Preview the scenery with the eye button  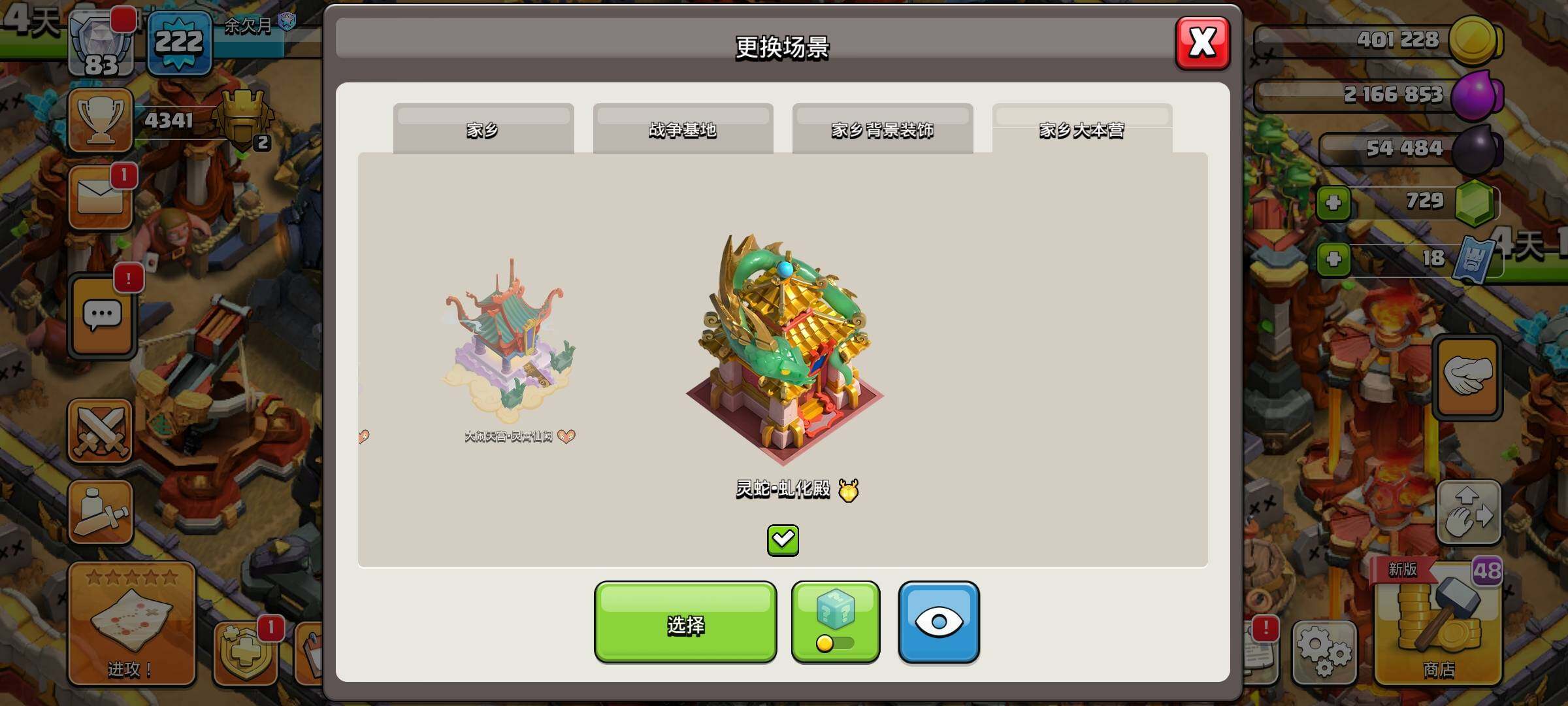[x=938, y=622]
